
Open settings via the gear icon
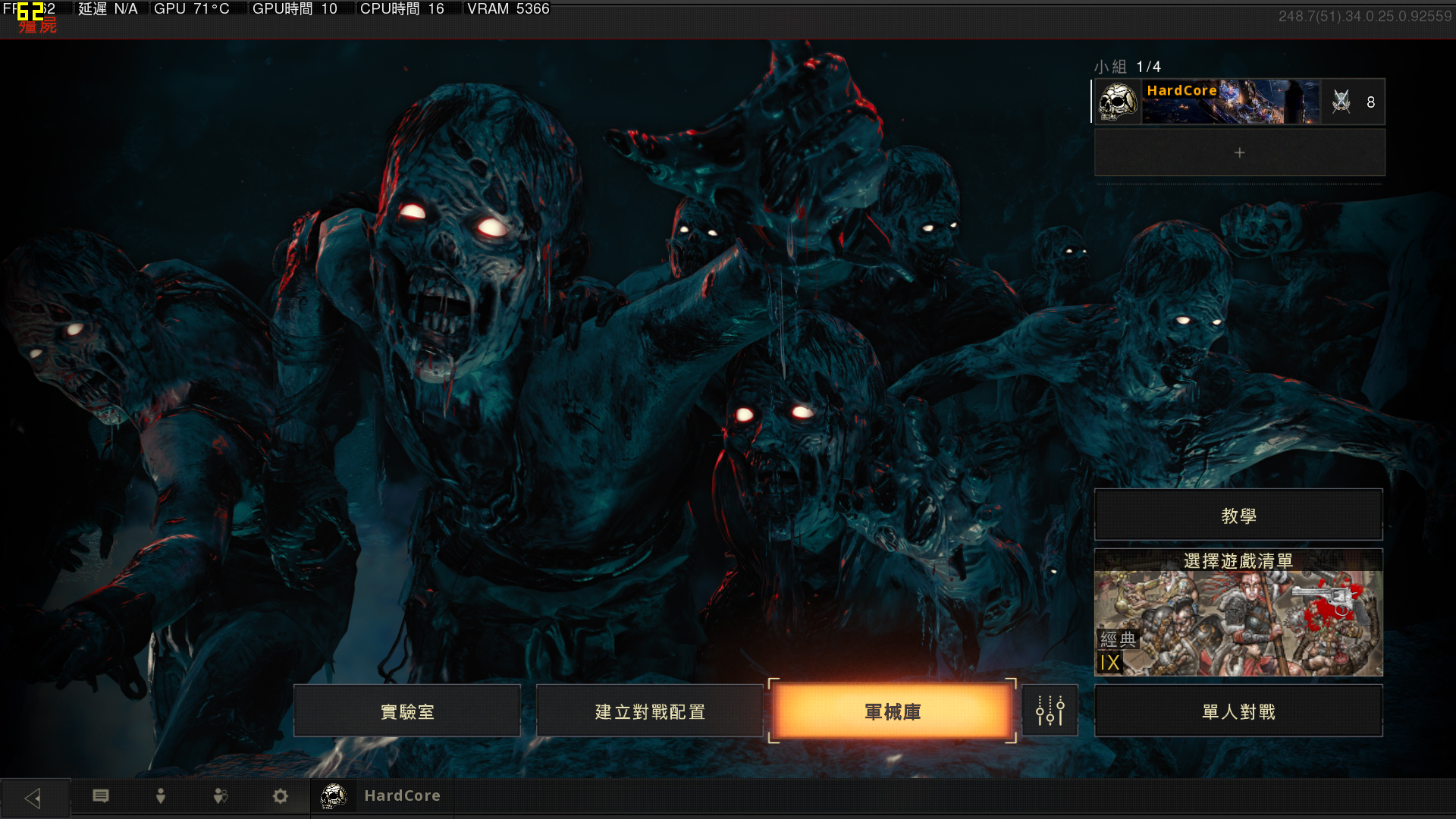tap(281, 796)
